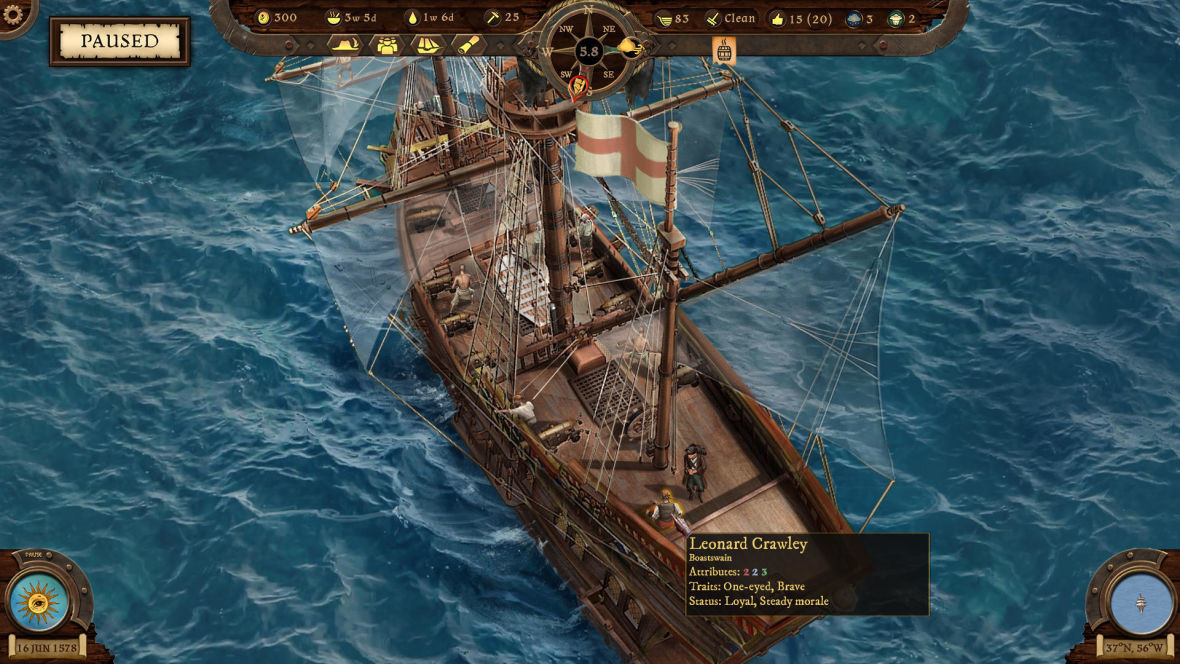Click the captain's hat icon

point(344,45)
